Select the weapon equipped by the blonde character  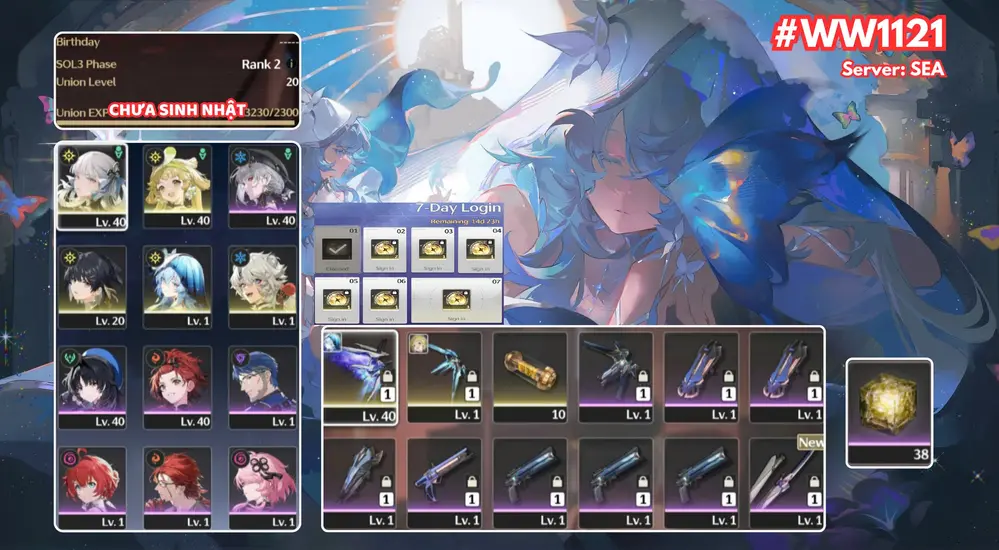(x=444, y=376)
